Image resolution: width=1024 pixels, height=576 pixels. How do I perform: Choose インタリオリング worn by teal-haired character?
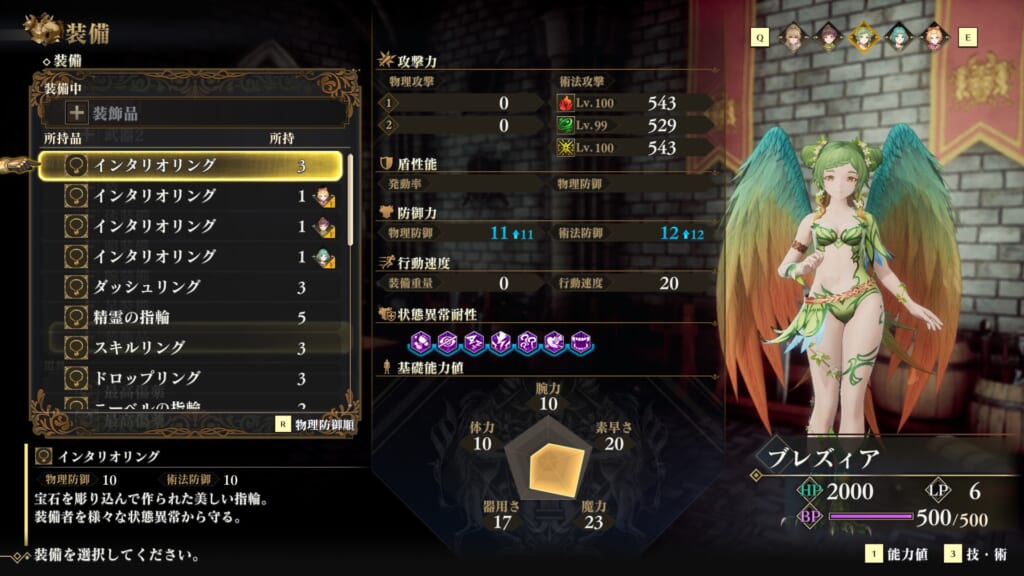tap(190, 256)
